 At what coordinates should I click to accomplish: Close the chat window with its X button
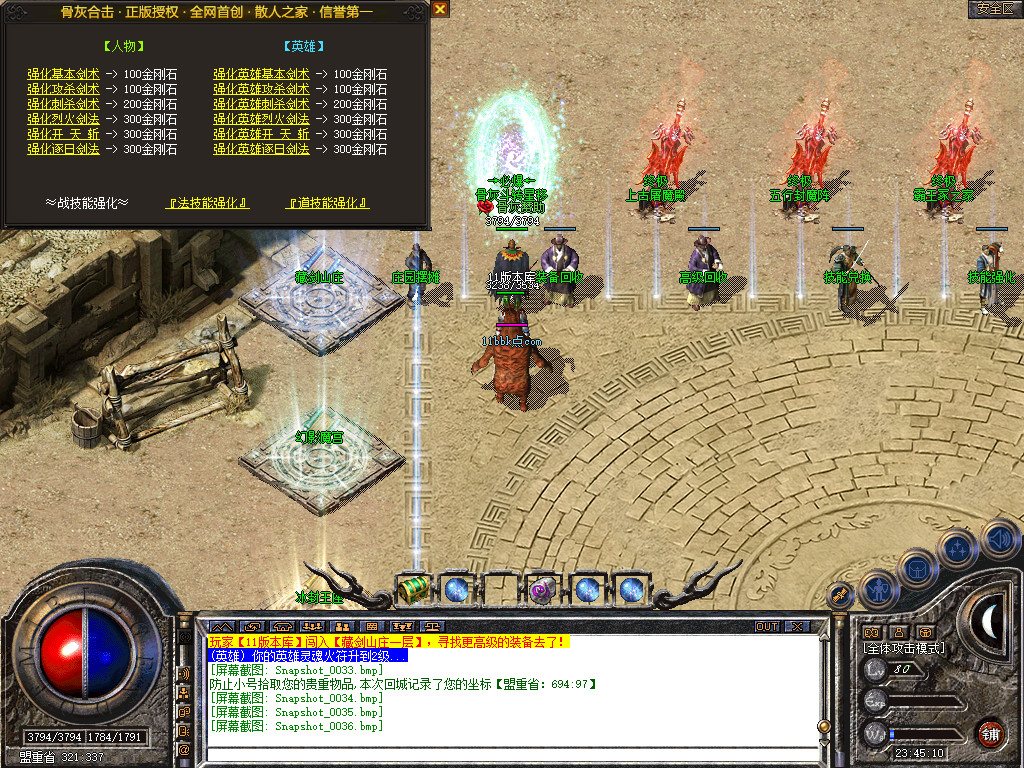click(x=797, y=627)
